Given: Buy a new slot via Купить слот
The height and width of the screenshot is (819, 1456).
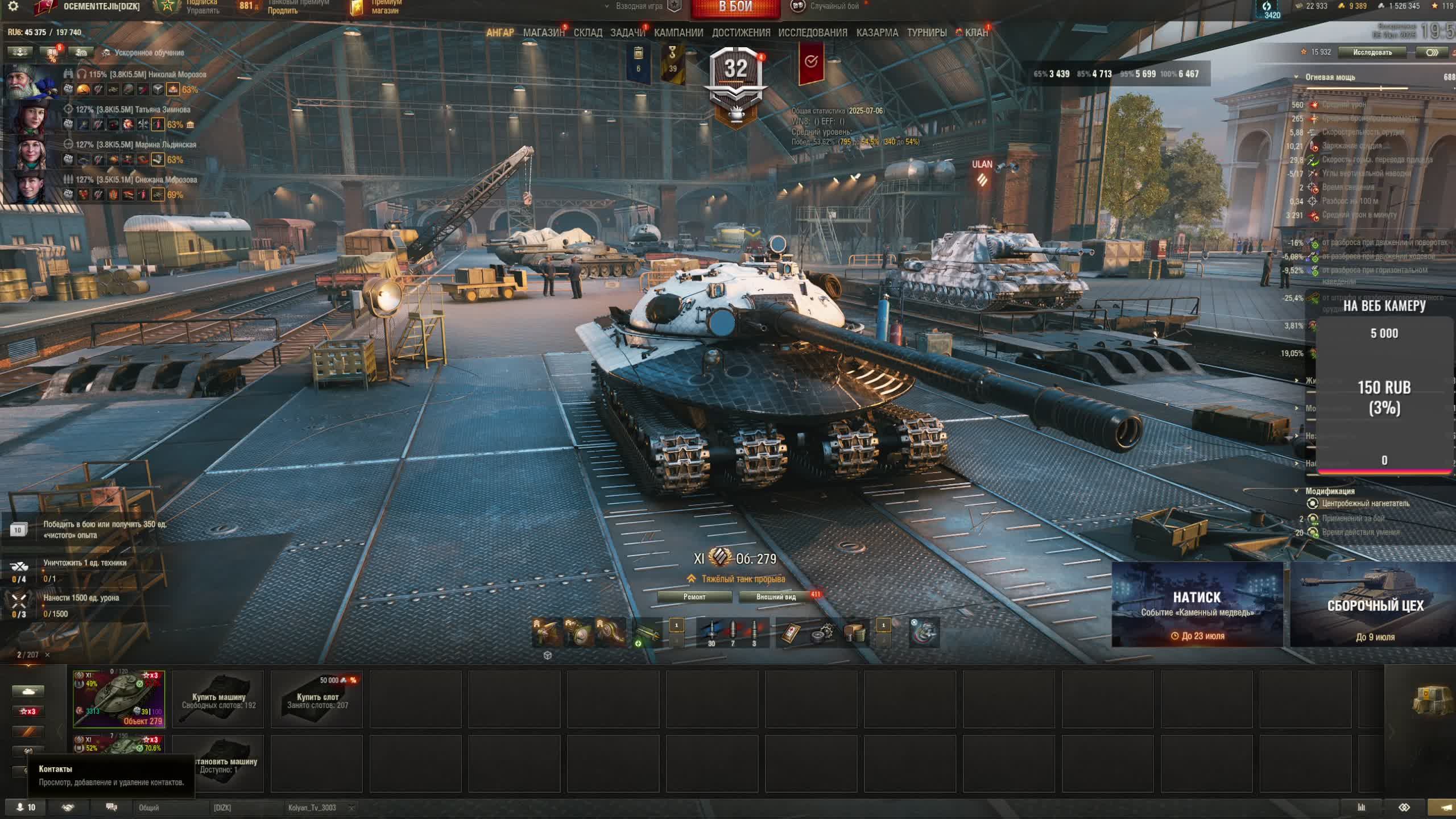Looking at the screenshot, I should (x=317, y=700).
